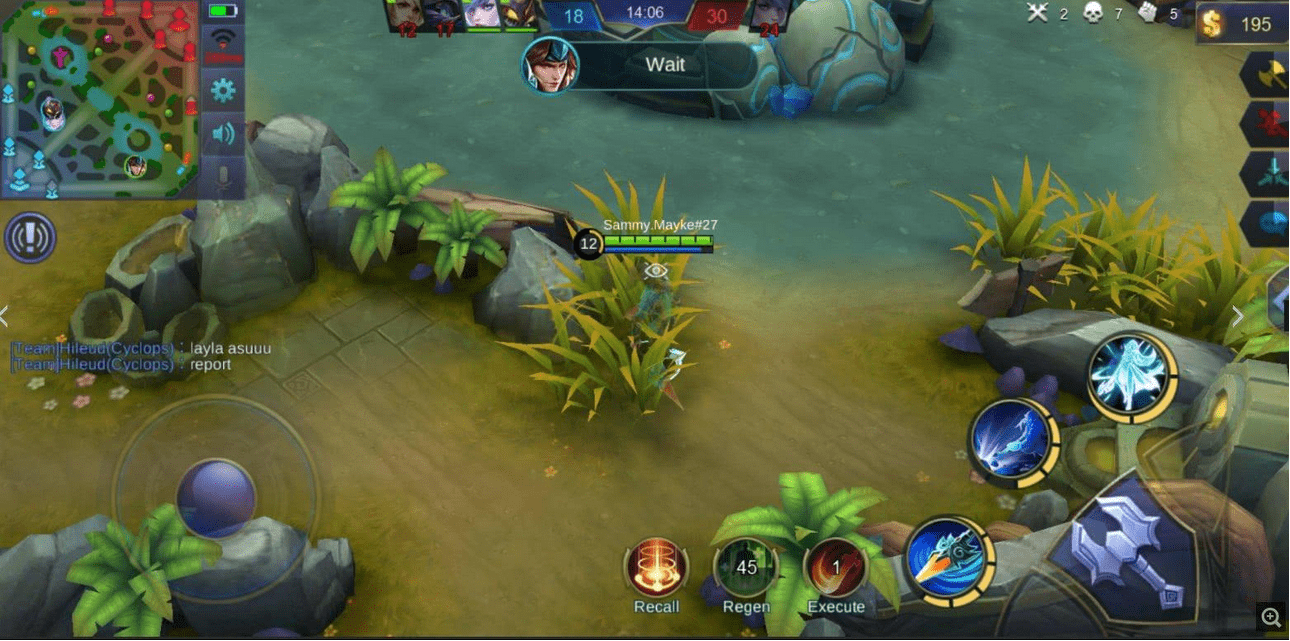The height and width of the screenshot is (641, 1290).
Task: Send the yellow axe attack quick command
Action: click(x=1267, y=73)
